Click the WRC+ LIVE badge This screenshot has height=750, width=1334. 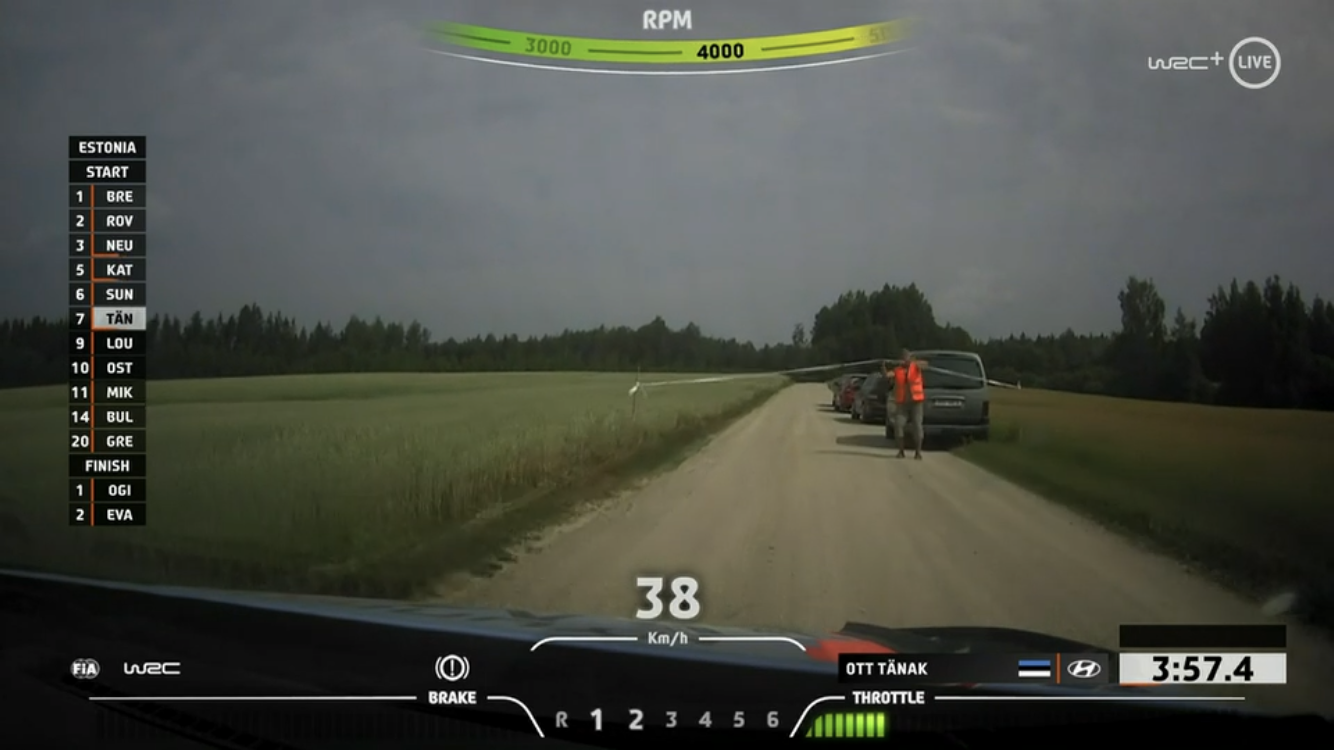click(x=1214, y=62)
